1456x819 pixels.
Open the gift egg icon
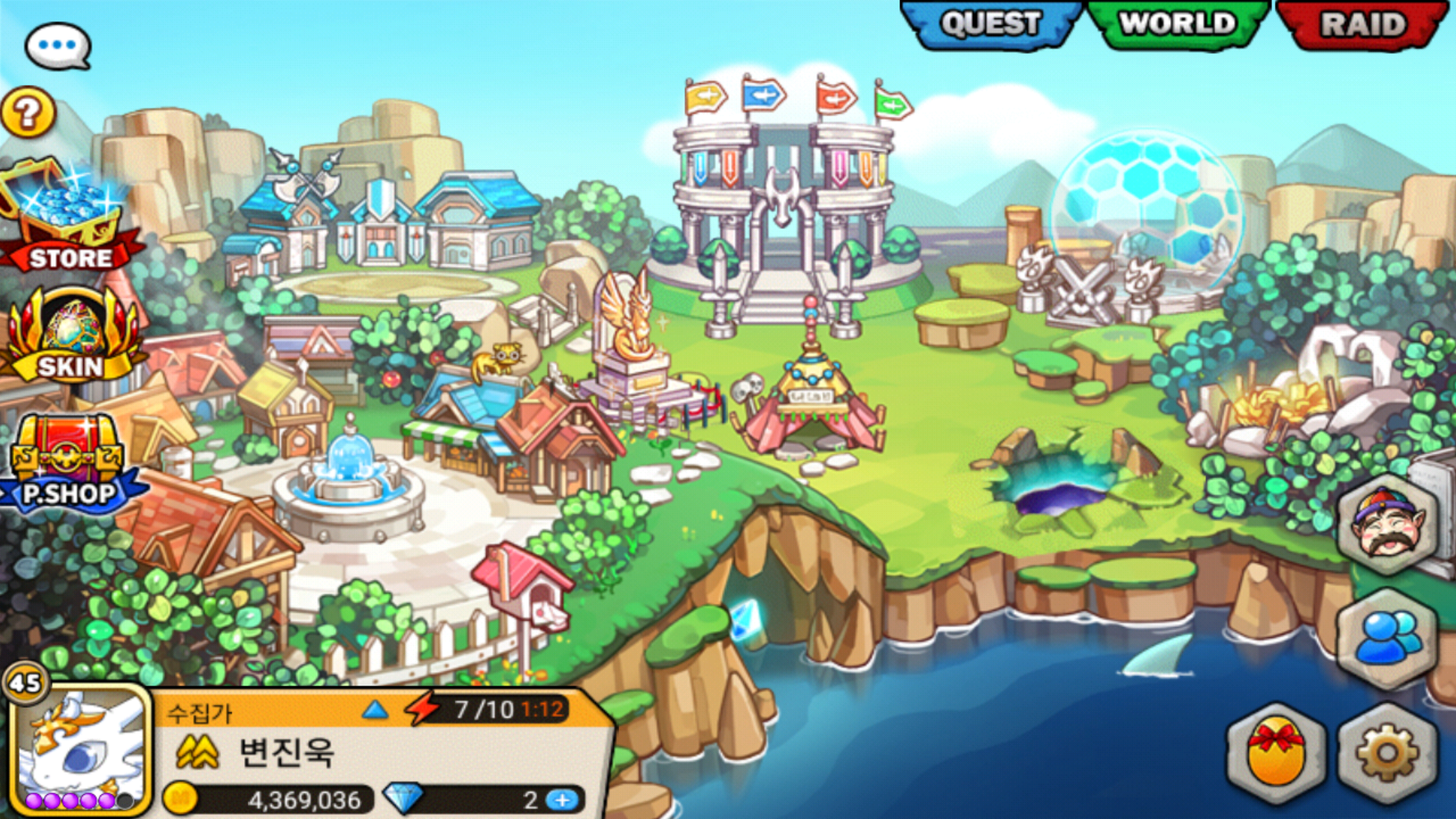coord(1276,753)
